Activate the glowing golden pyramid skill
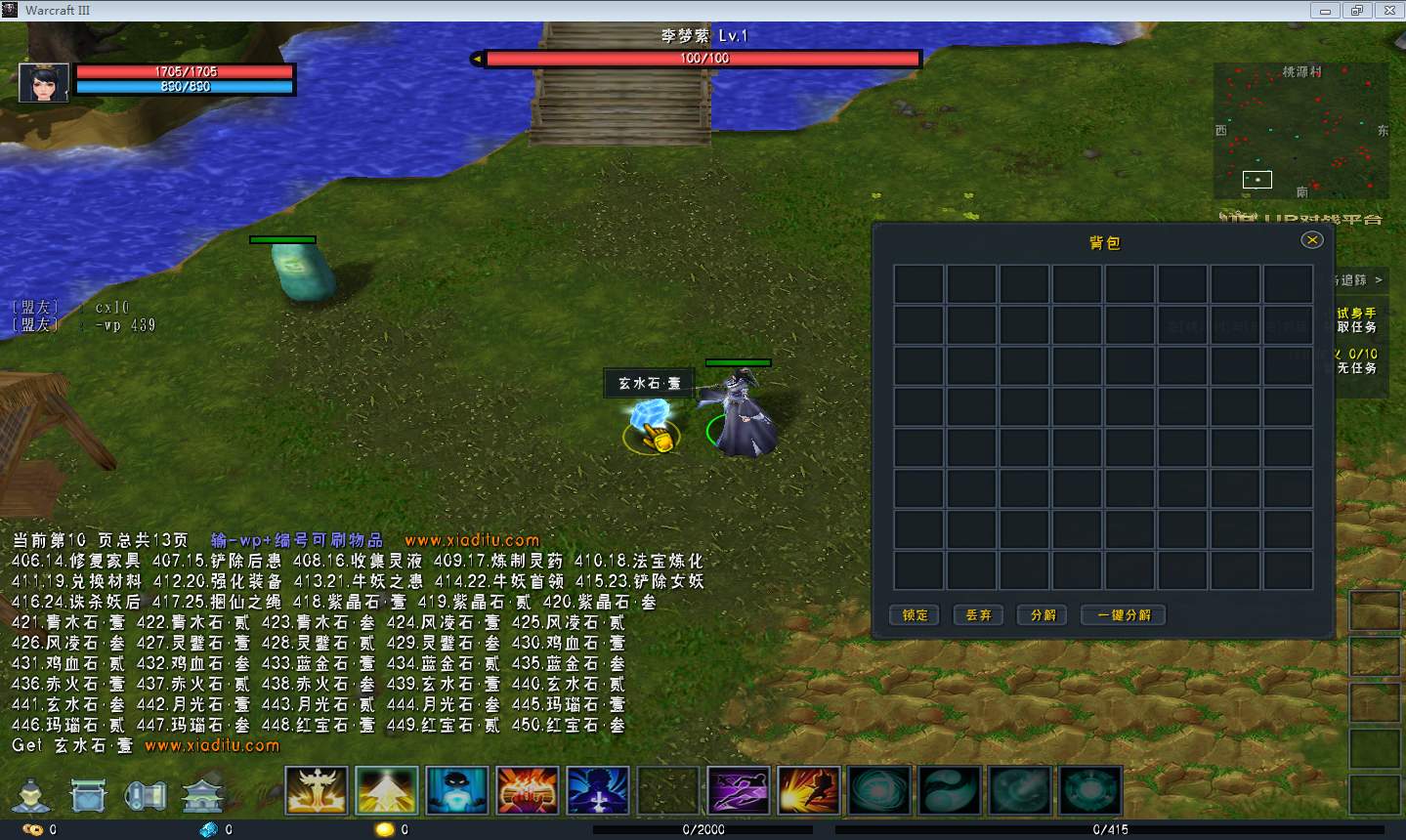Image resolution: width=1406 pixels, height=840 pixels. tap(387, 791)
